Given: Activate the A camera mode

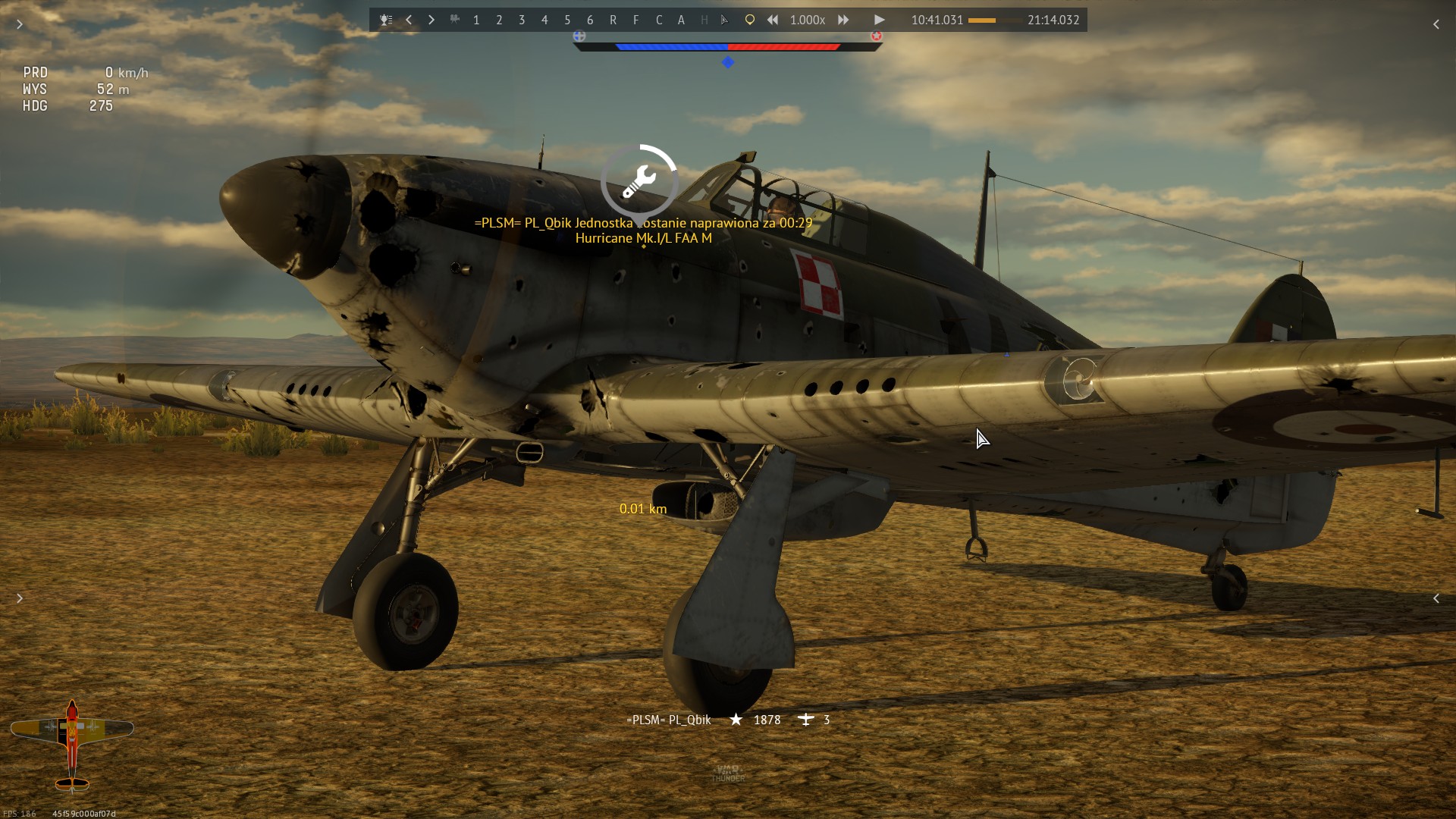Looking at the screenshot, I should pyautogui.click(x=681, y=20).
